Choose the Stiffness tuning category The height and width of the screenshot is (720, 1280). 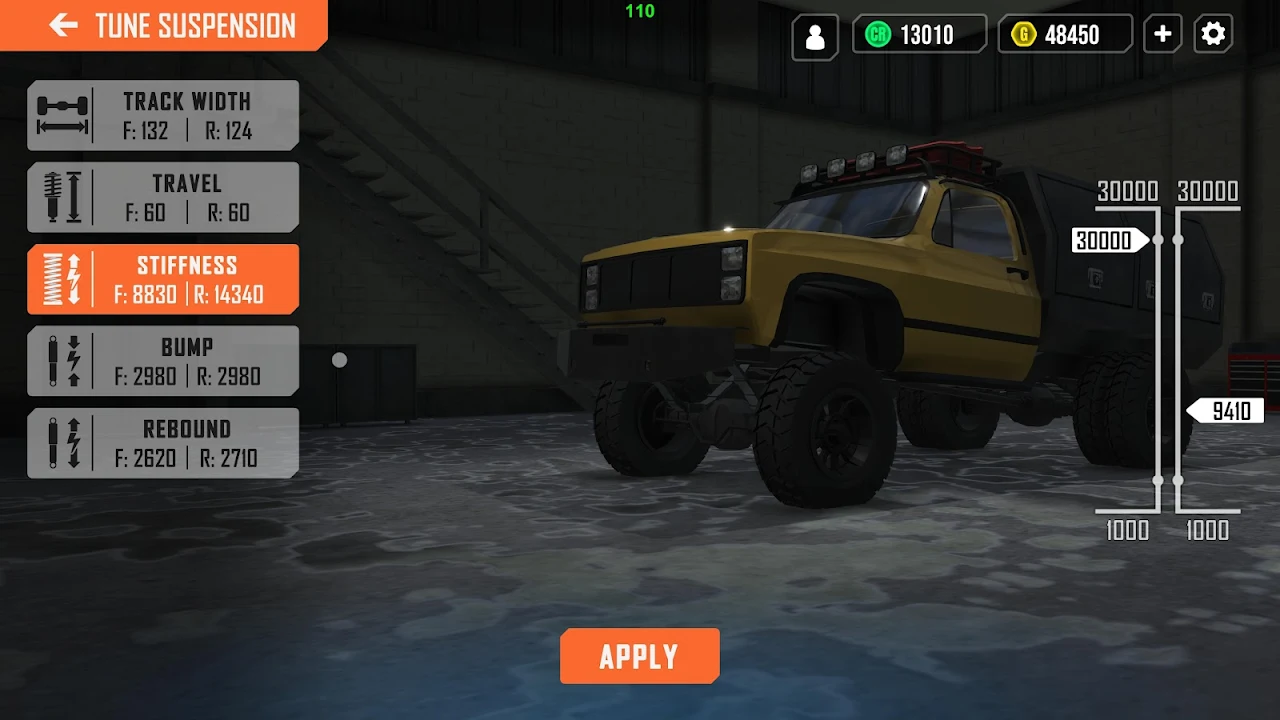pos(163,279)
